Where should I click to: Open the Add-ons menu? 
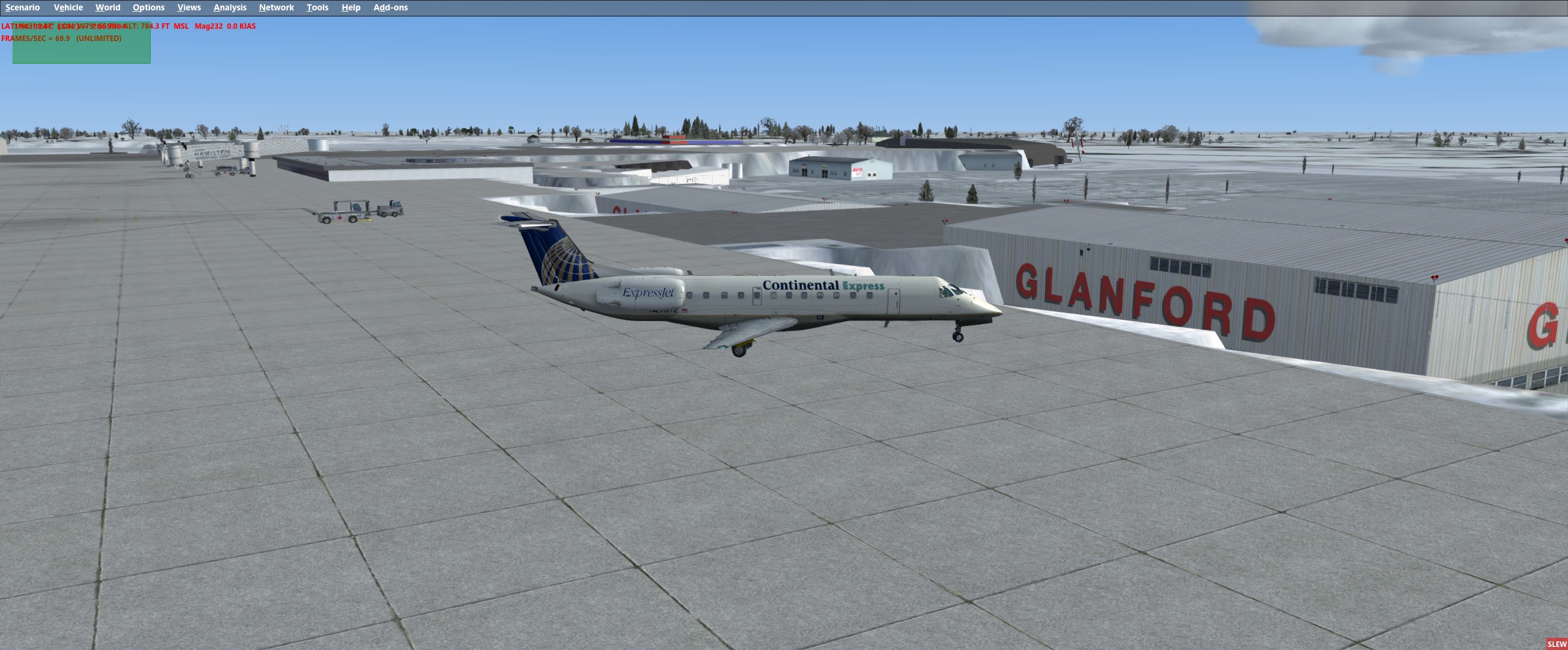390,7
